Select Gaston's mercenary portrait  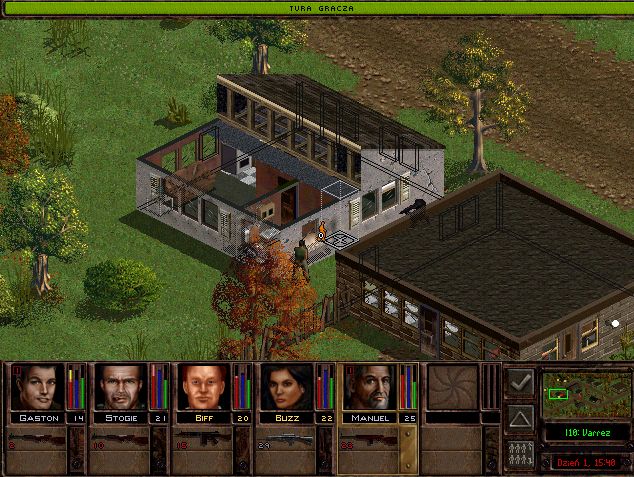tap(38, 387)
